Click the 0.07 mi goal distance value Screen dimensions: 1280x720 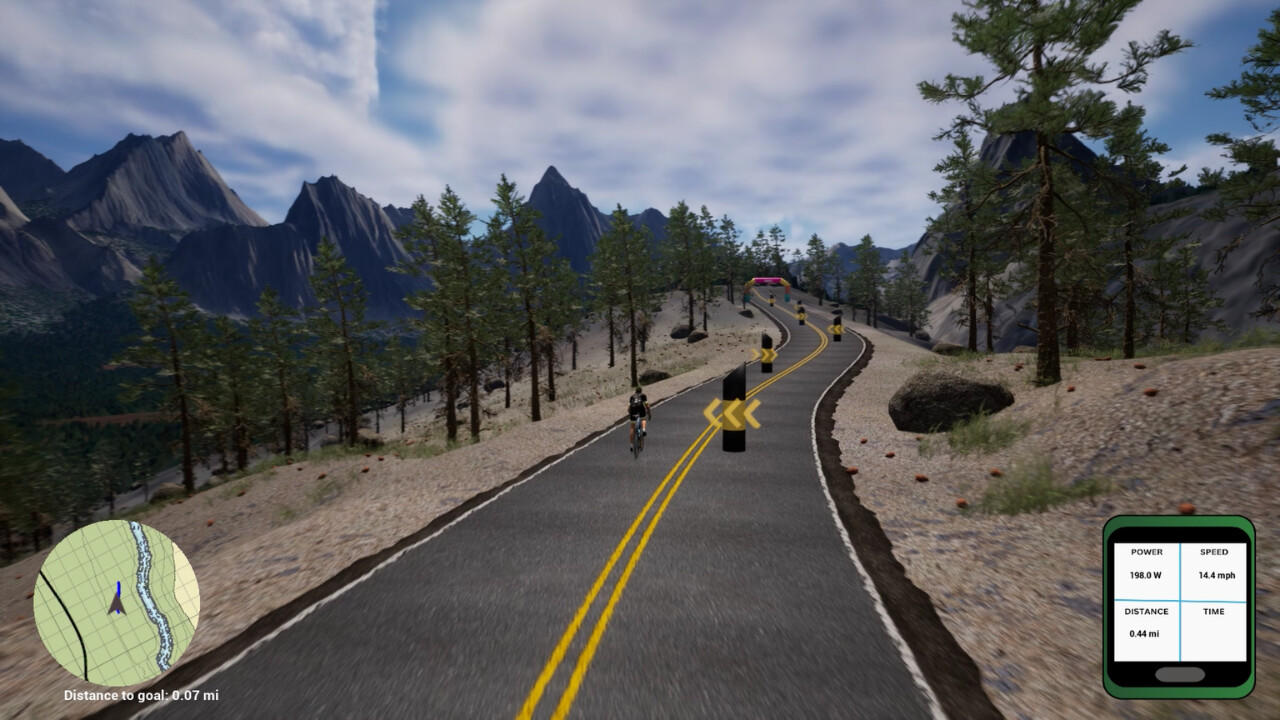pyautogui.click(x=193, y=695)
